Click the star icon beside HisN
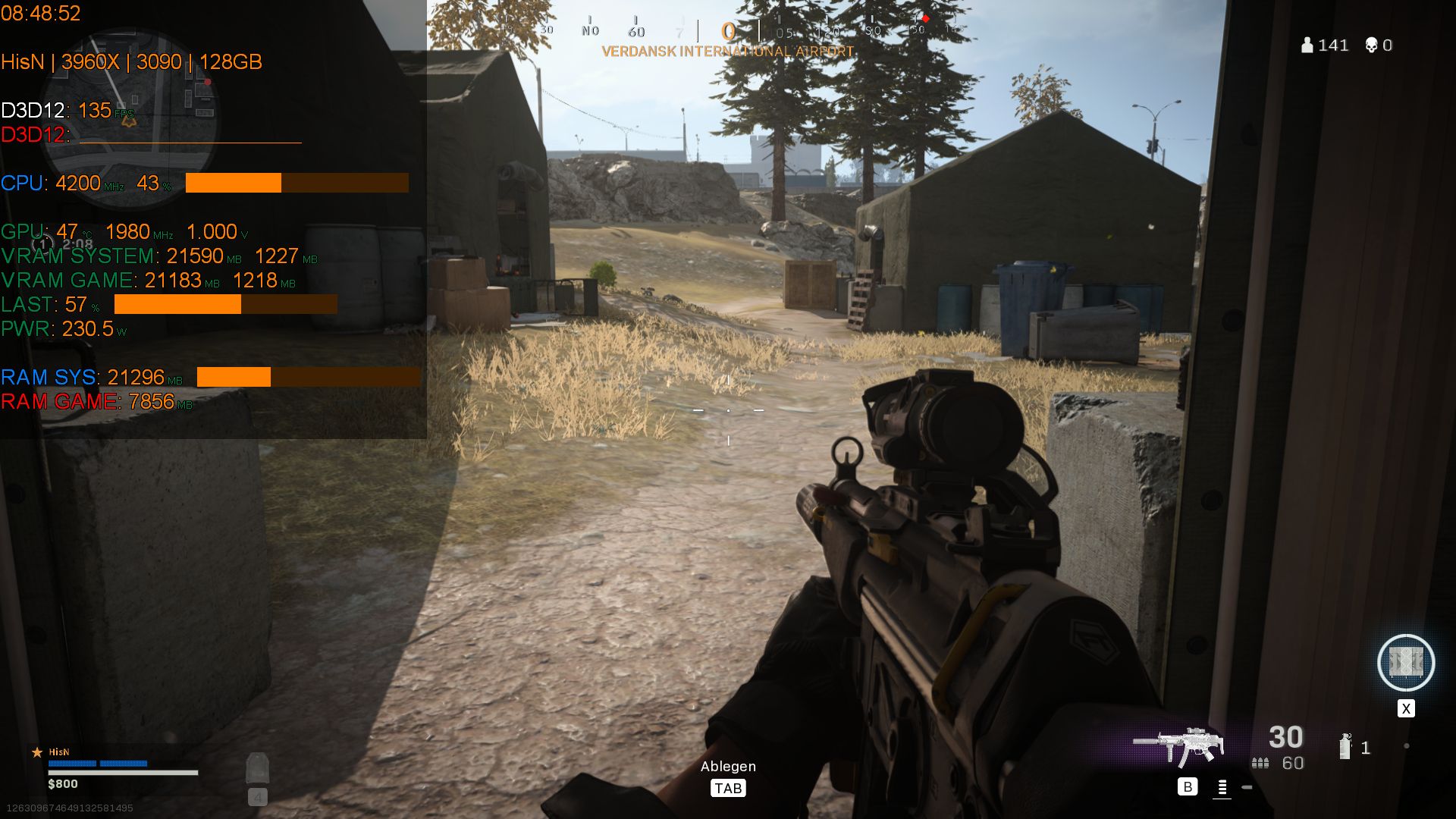The width and height of the screenshot is (1456, 819). (x=36, y=752)
